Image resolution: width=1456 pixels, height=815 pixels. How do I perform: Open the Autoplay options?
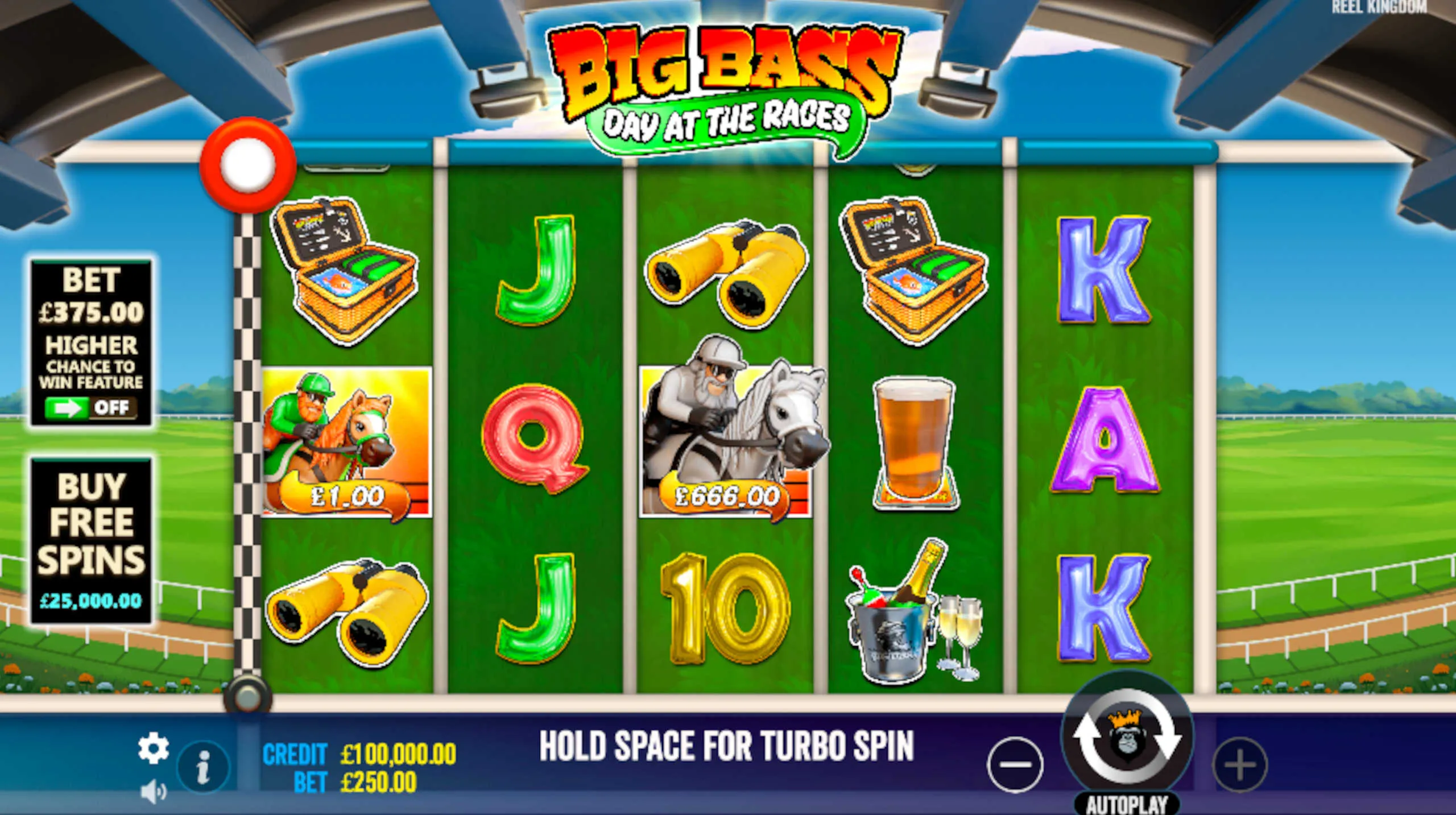1127,804
